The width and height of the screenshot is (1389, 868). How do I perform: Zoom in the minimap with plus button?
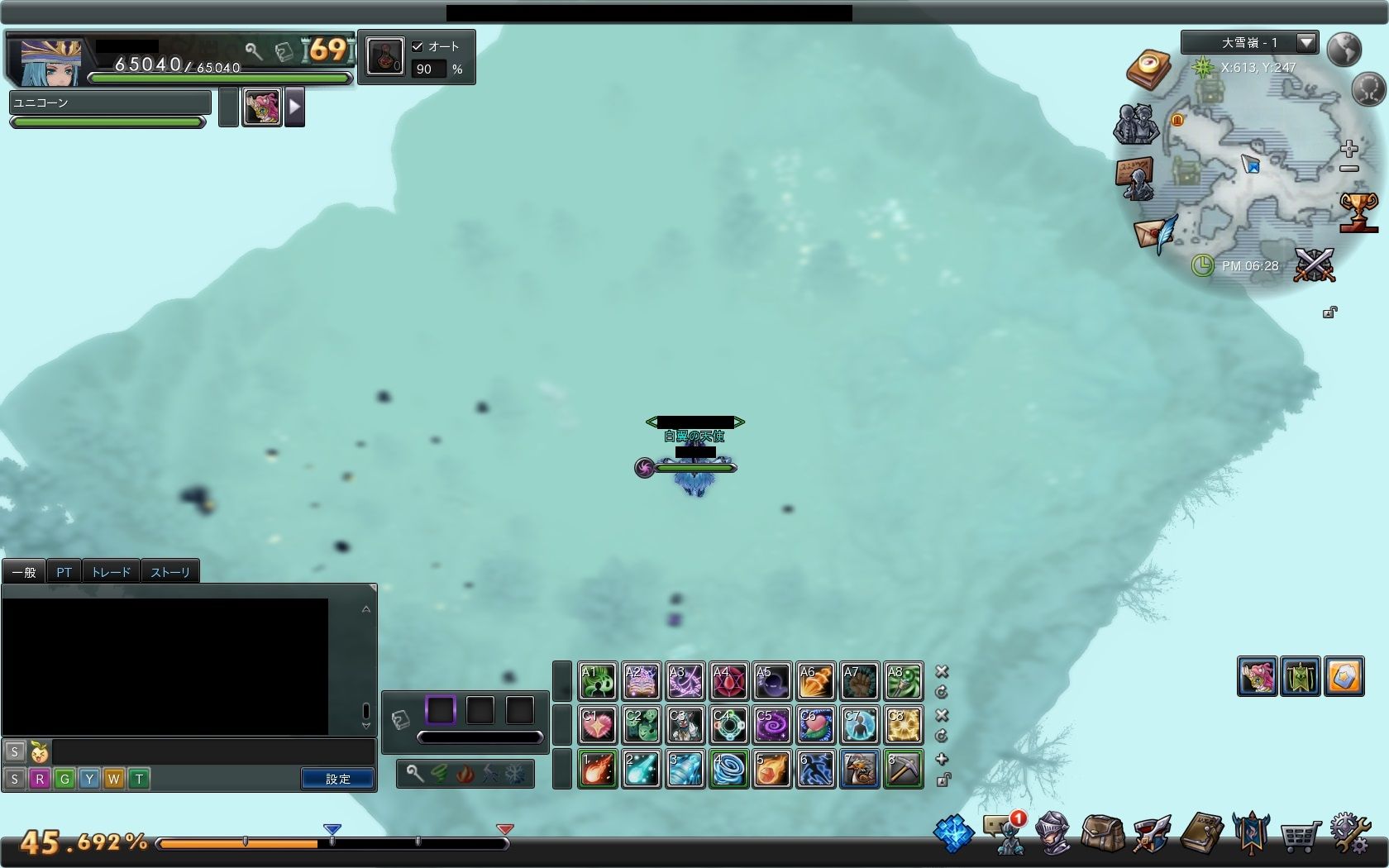pyautogui.click(x=1349, y=149)
